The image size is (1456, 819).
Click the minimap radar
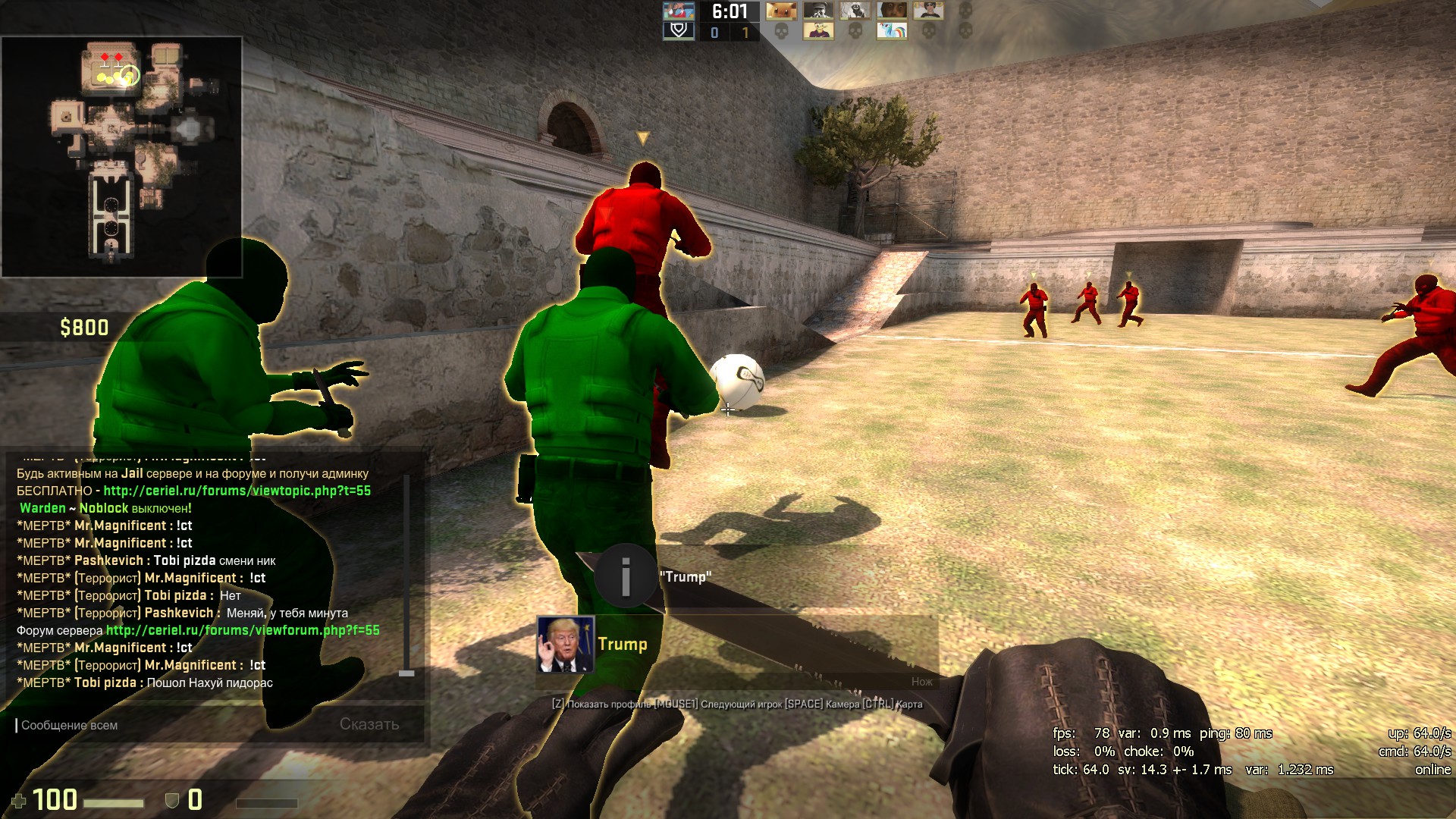tap(121, 157)
